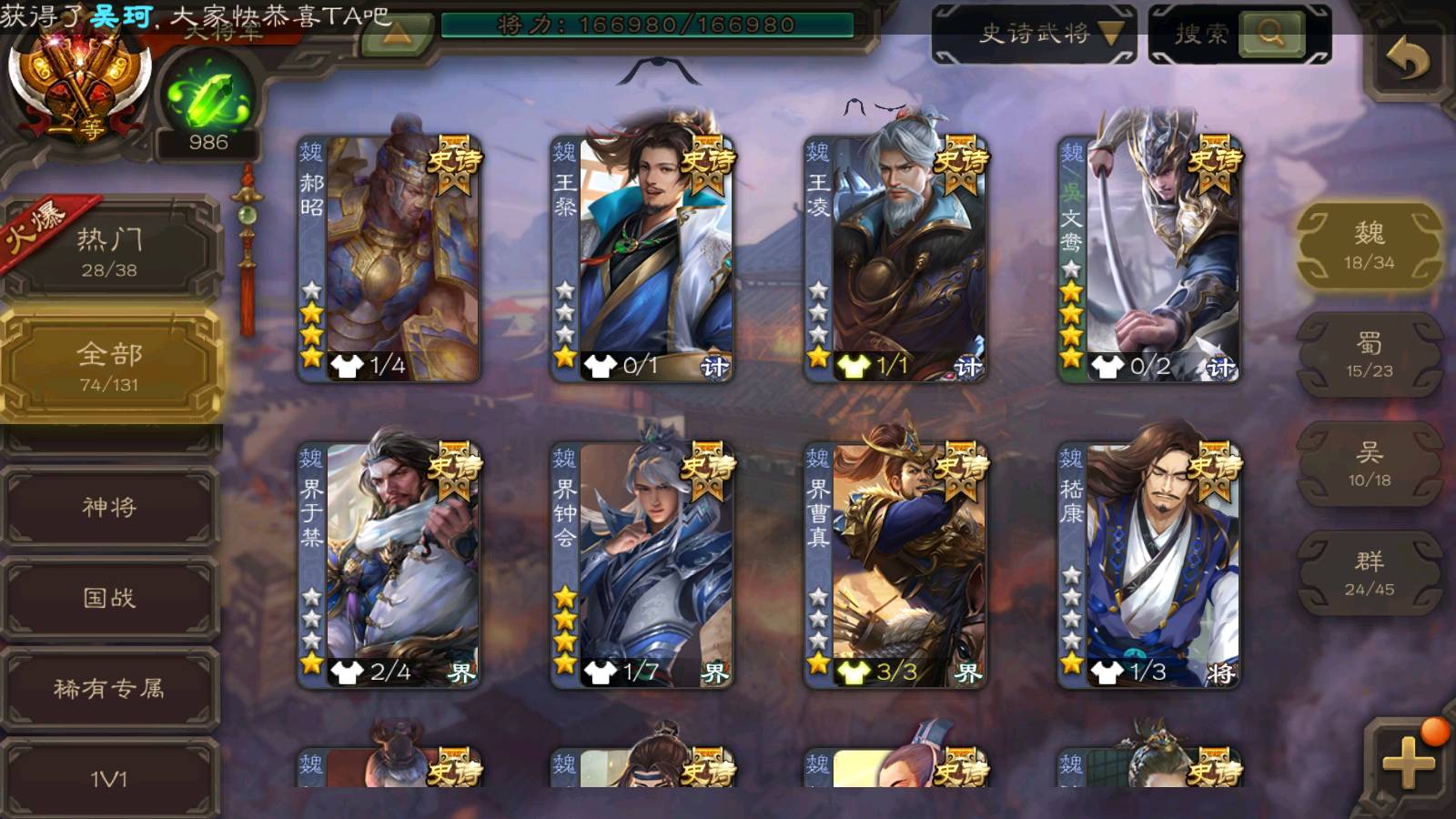Image resolution: width=1456 pixels, height=819 pixels.
Task: Choose the 界钟会 general card
Action: tap(642, 565)
